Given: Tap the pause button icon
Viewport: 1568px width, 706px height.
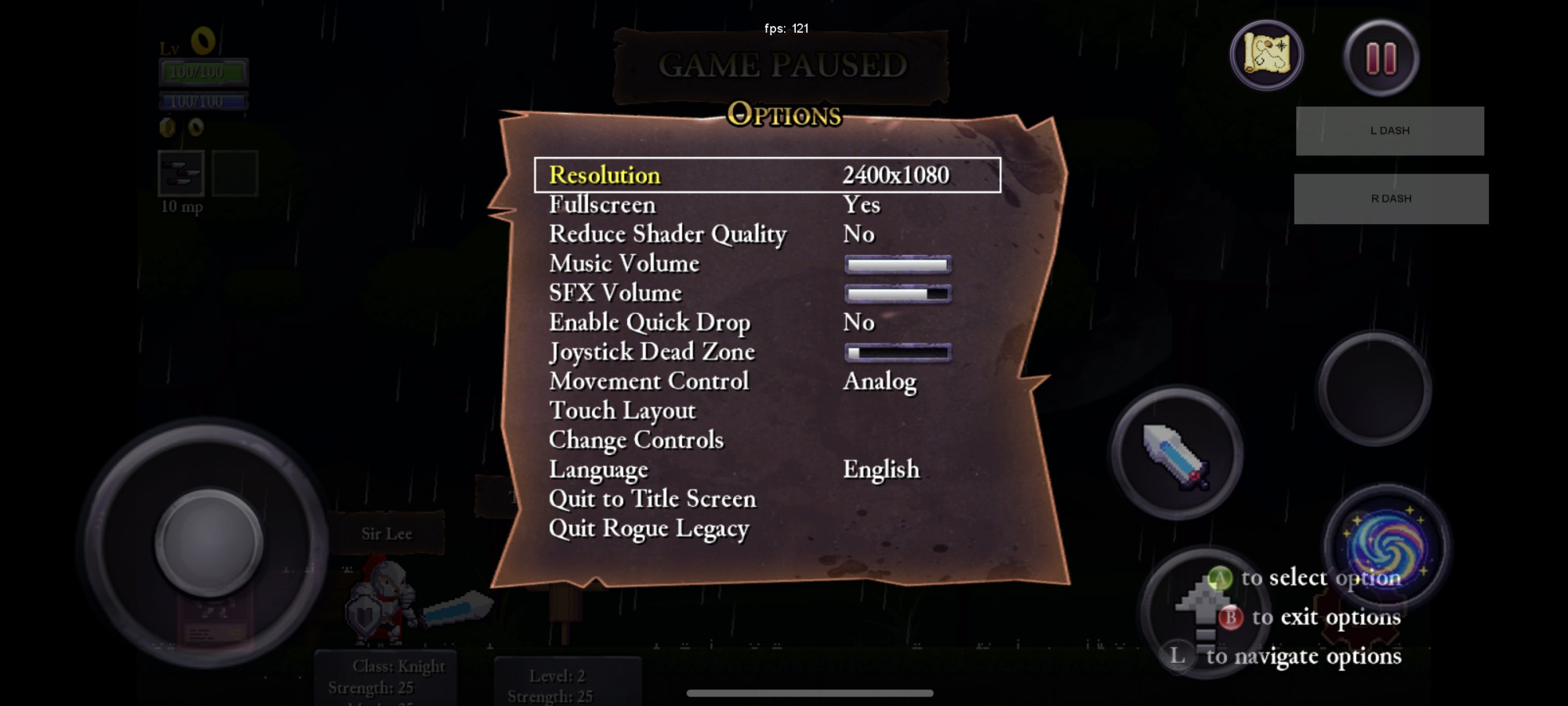Looking at the screenshot, I should [1381, 57].
